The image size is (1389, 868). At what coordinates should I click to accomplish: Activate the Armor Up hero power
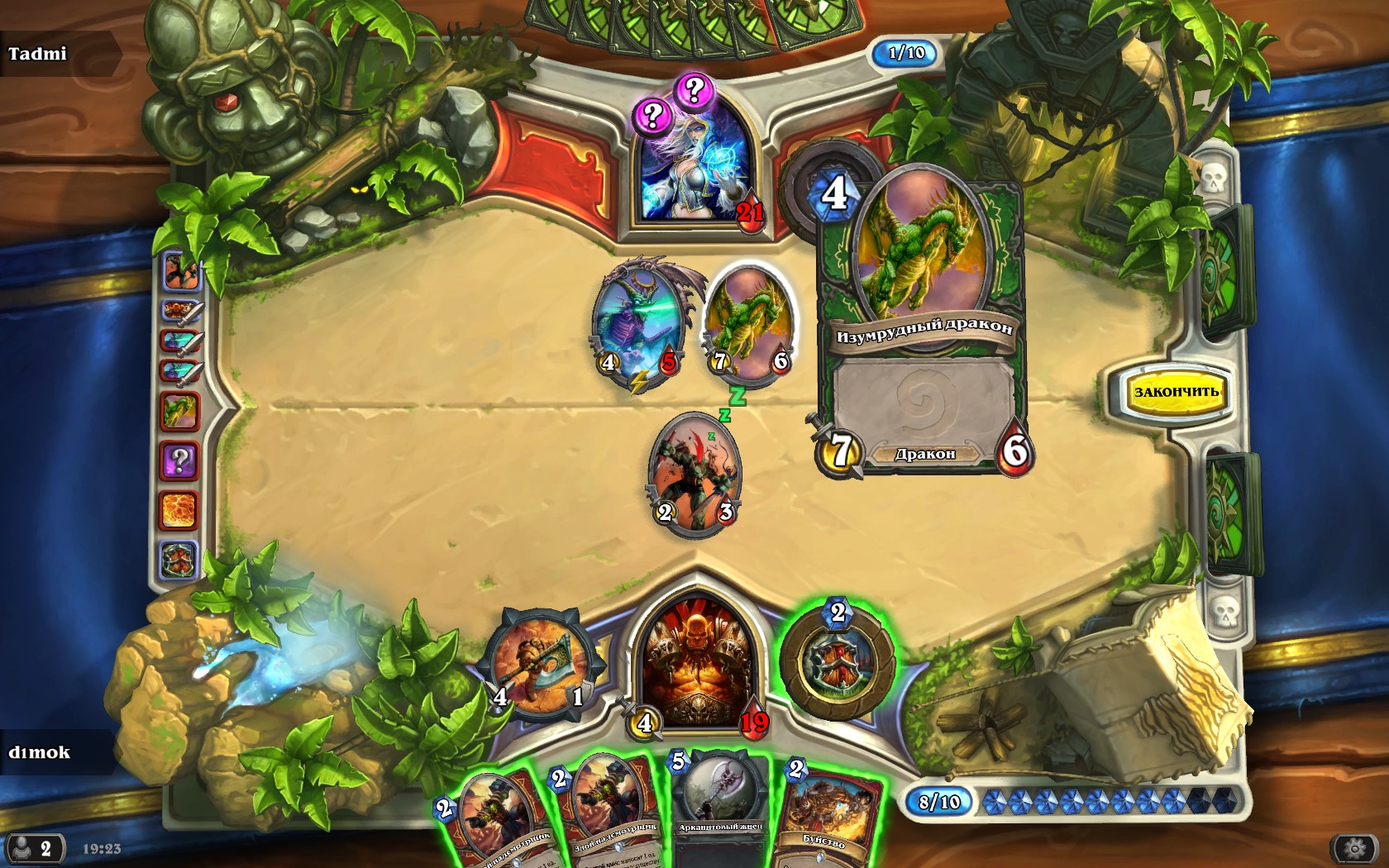coord(838,663)
